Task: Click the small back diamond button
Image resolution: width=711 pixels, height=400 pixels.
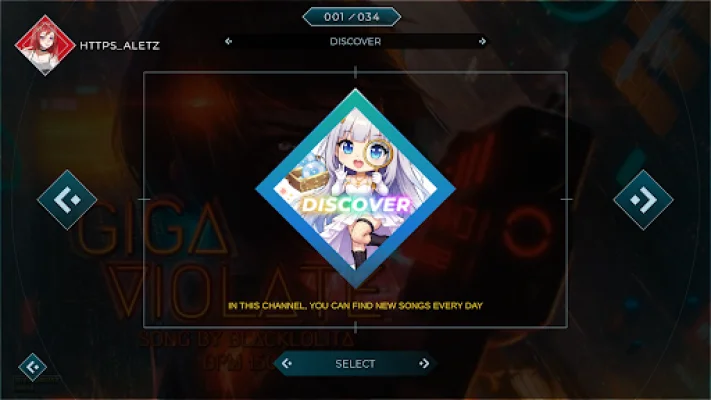Action: (x=33, y=367)
